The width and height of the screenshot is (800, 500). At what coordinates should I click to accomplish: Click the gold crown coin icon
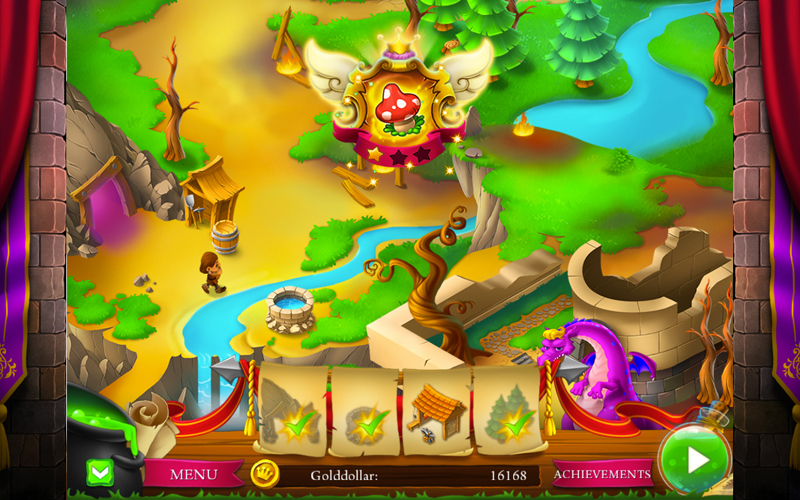[x=265, y=473]
